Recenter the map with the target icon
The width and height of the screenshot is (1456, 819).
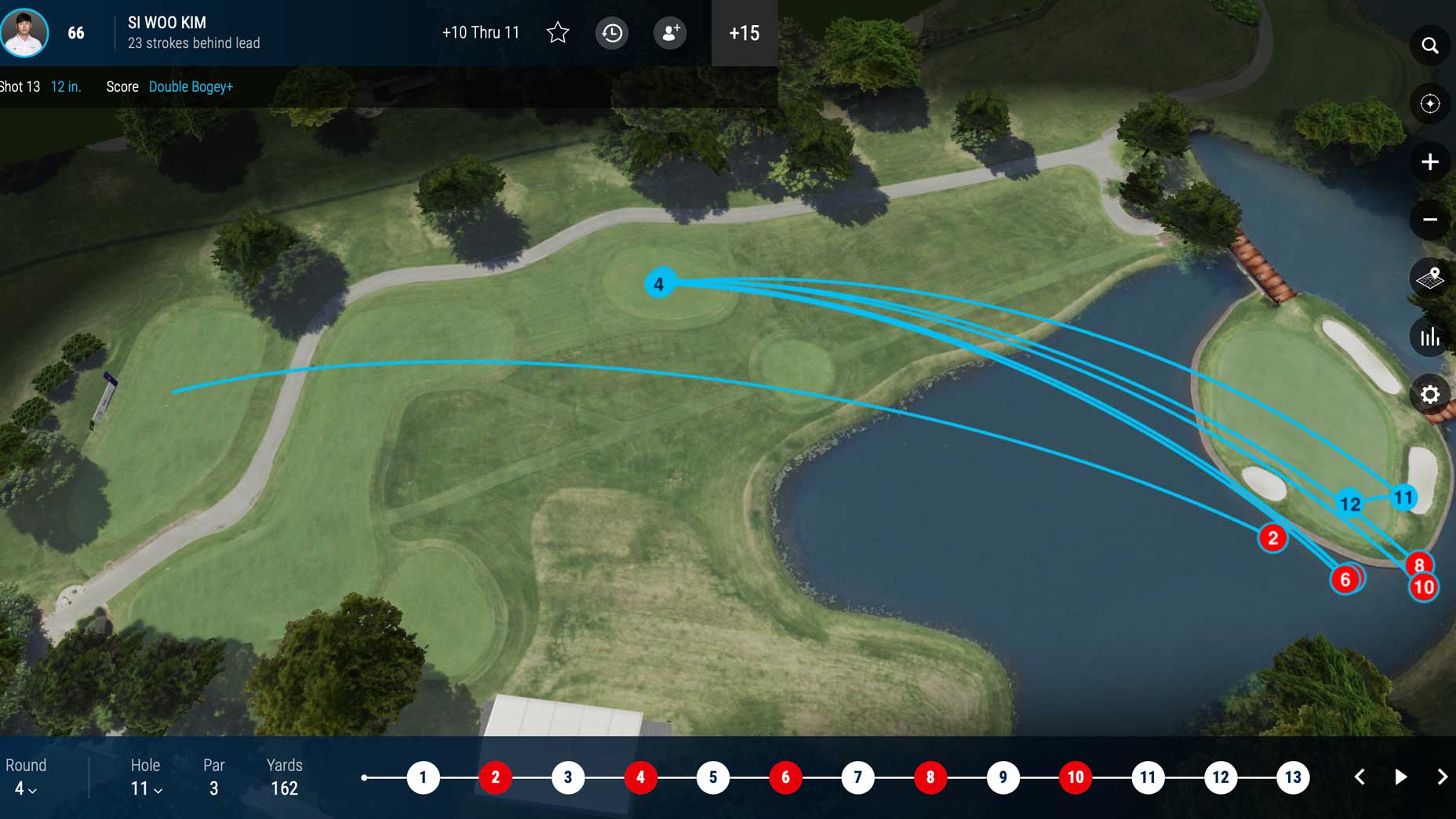[x=1429, y=104]
